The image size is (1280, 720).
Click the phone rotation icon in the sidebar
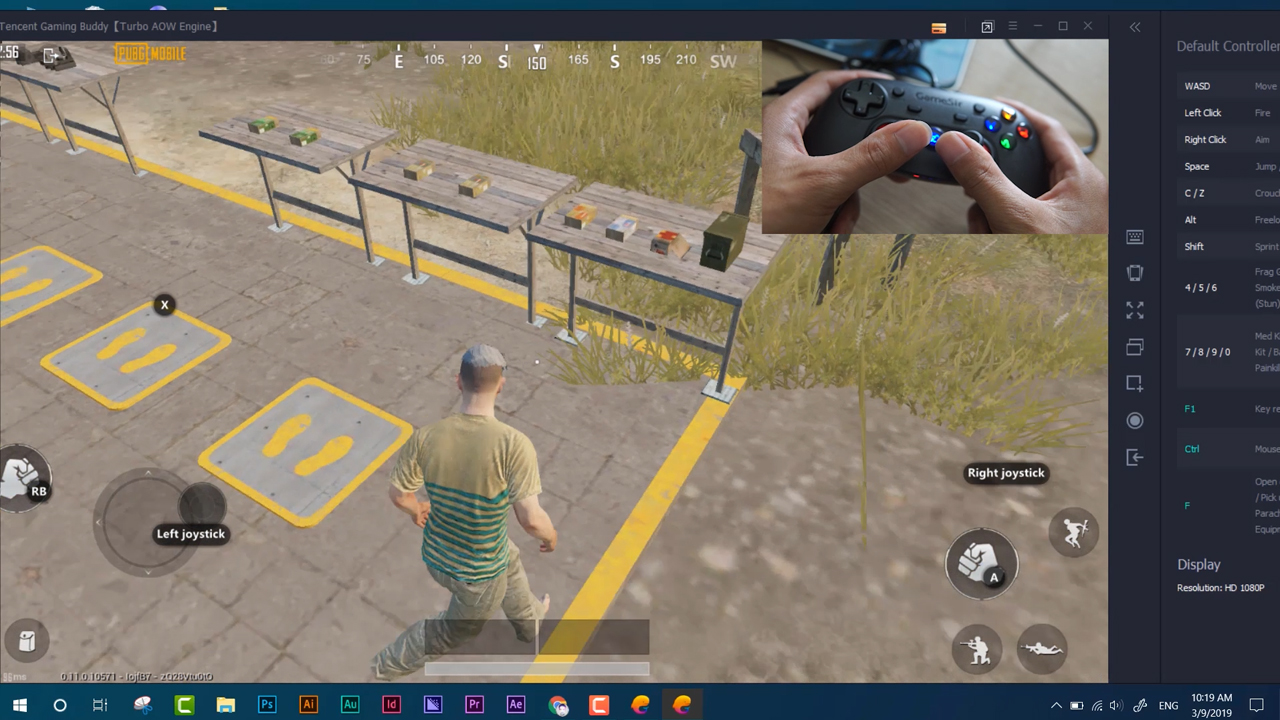[x=1134, y=272]
